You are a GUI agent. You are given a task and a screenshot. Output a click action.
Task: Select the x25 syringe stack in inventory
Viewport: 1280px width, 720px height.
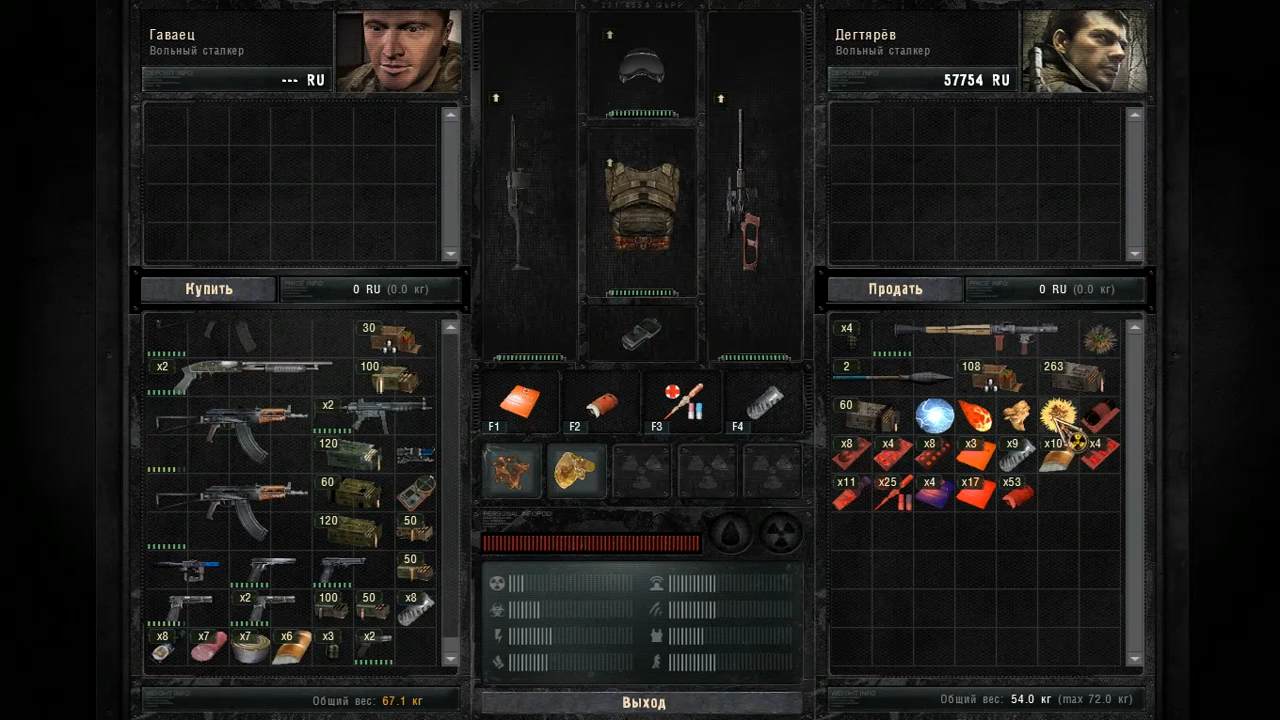pos(891,492)
